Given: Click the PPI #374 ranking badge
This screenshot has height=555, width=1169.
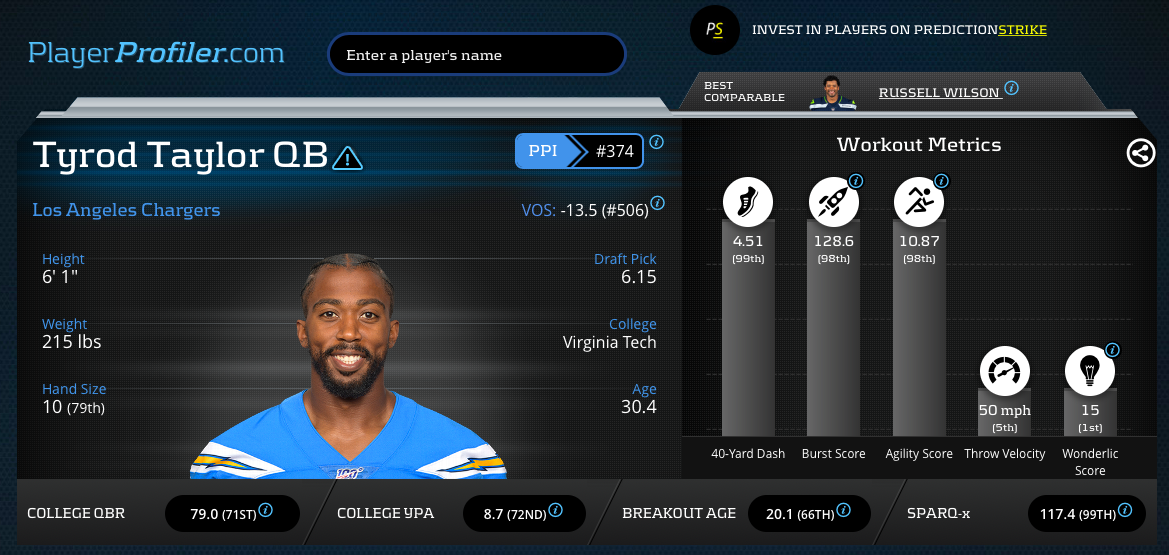Looking at the screenshot, I should (579, 152).
